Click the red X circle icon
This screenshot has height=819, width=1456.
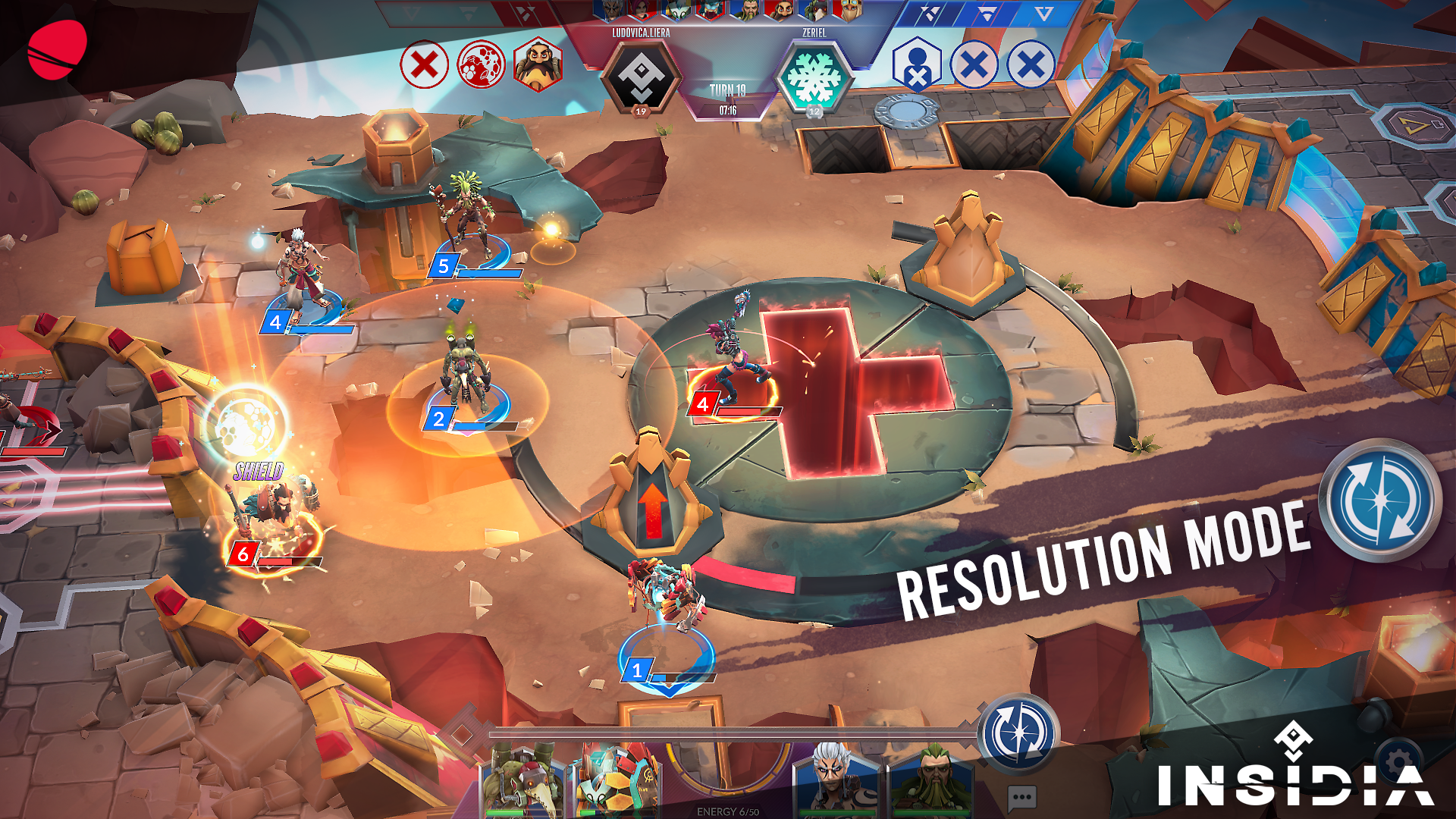[x=424, y=64]
